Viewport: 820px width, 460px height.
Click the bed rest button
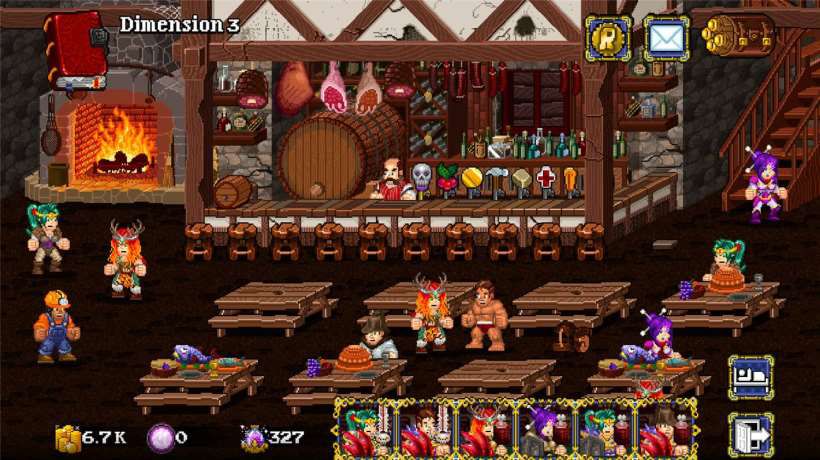(749, 377)
